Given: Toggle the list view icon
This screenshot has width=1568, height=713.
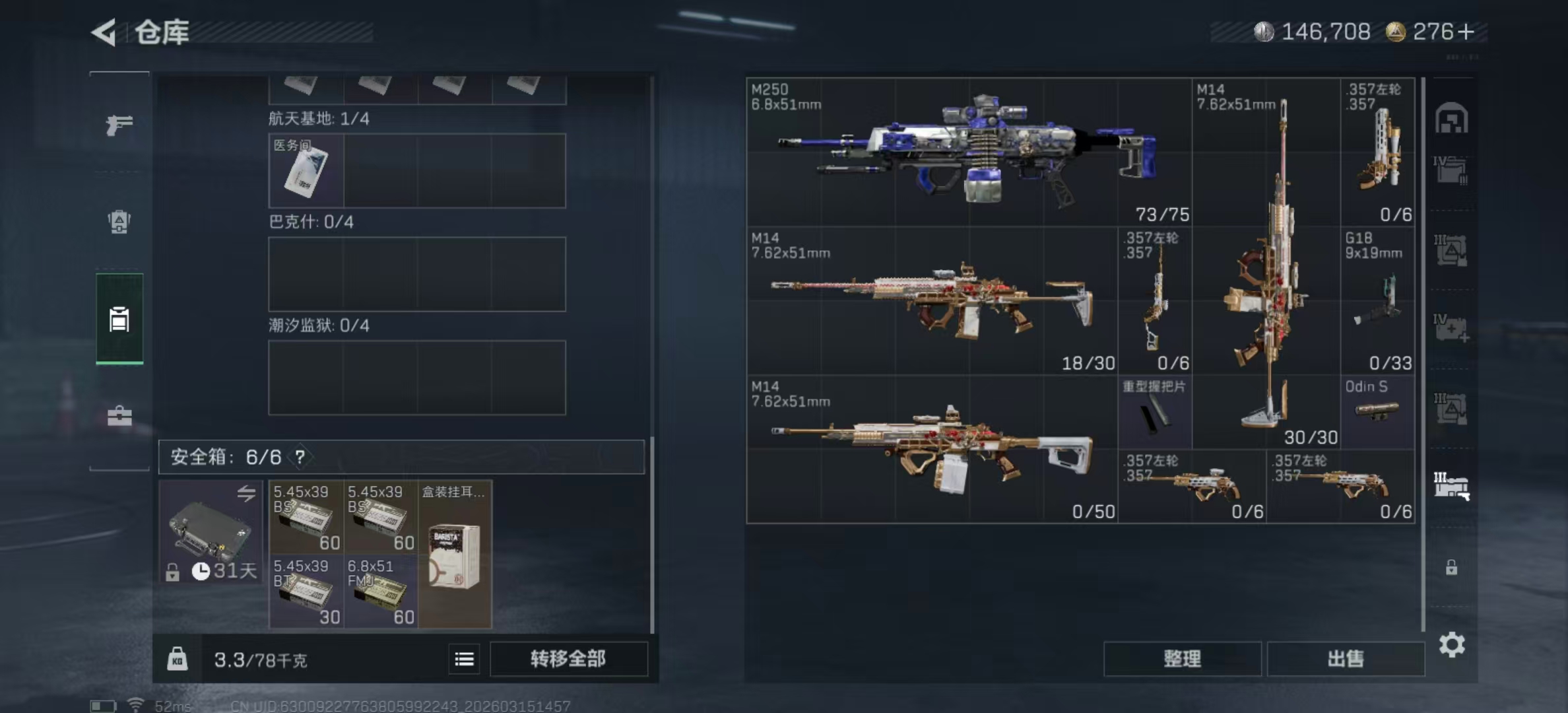Looking at the screenshot, I should point(464,659).
